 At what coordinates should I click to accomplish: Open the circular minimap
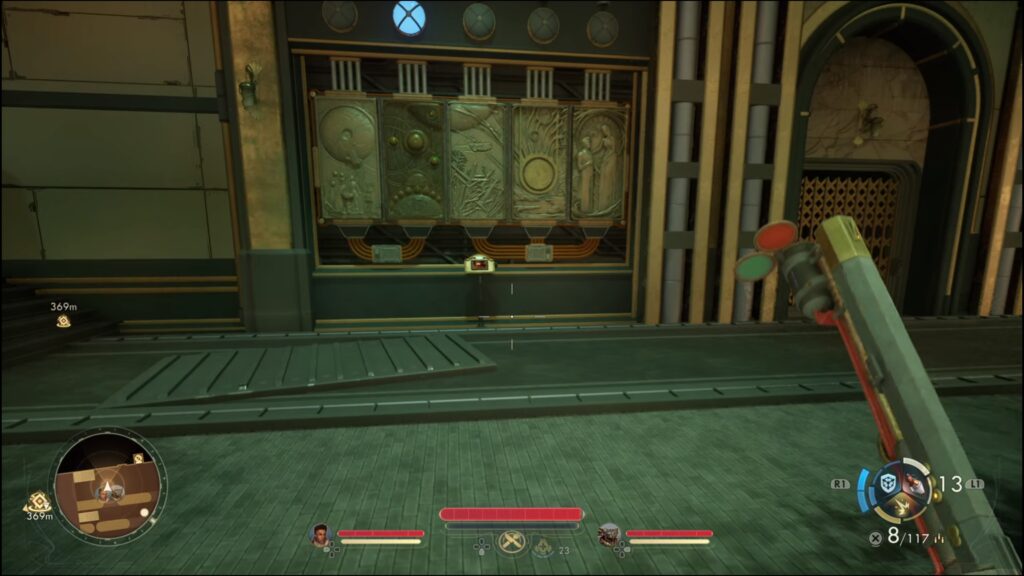[x=109, y=485]
